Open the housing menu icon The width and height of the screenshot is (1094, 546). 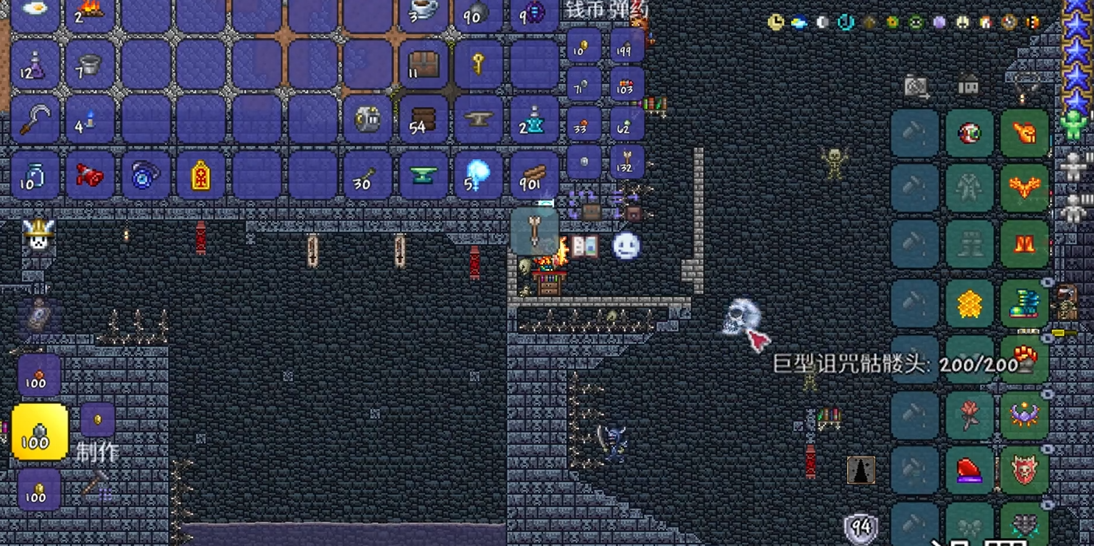[968, 87]
